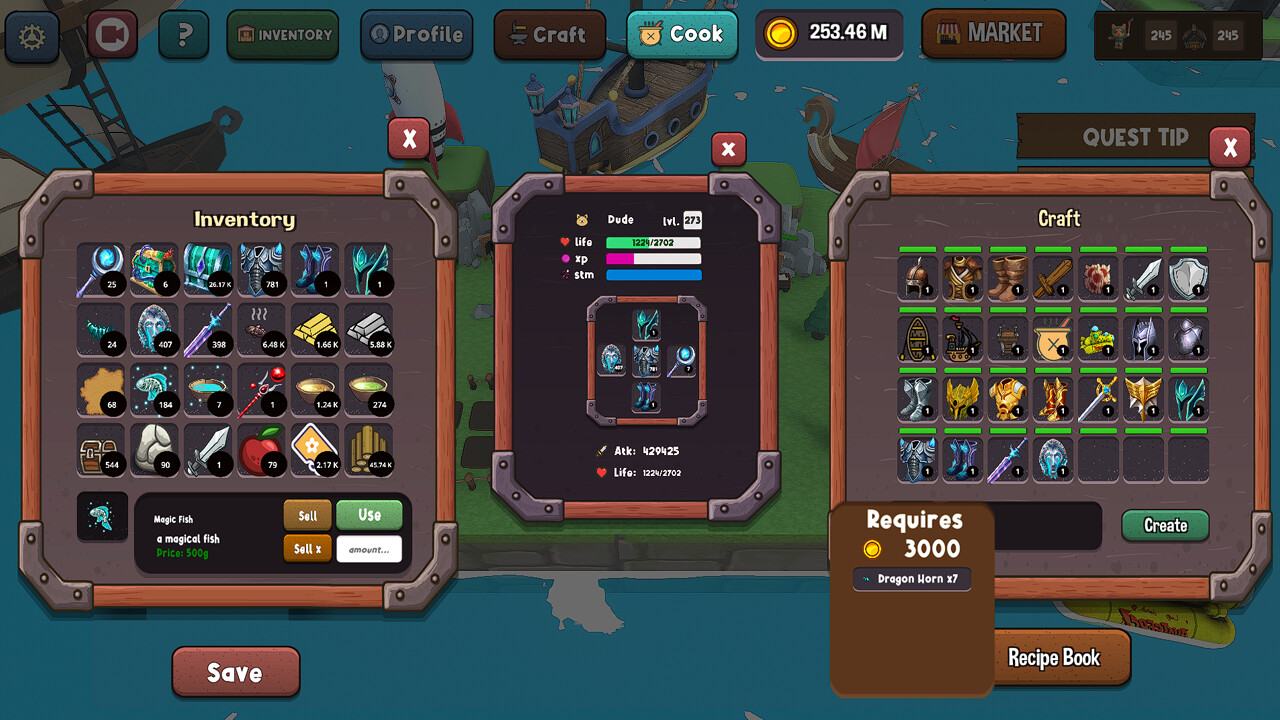Open the help question mark icon
1280x720 pixels.
(x=186, y=32)
